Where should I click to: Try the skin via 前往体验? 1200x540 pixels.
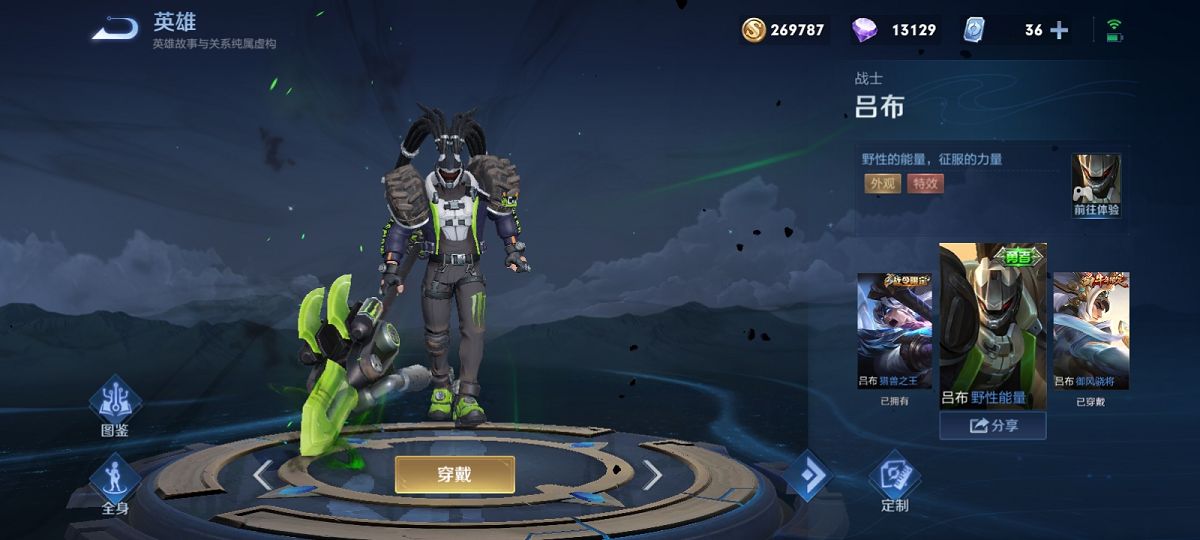pyautogui.click(x=1096, y=186)
